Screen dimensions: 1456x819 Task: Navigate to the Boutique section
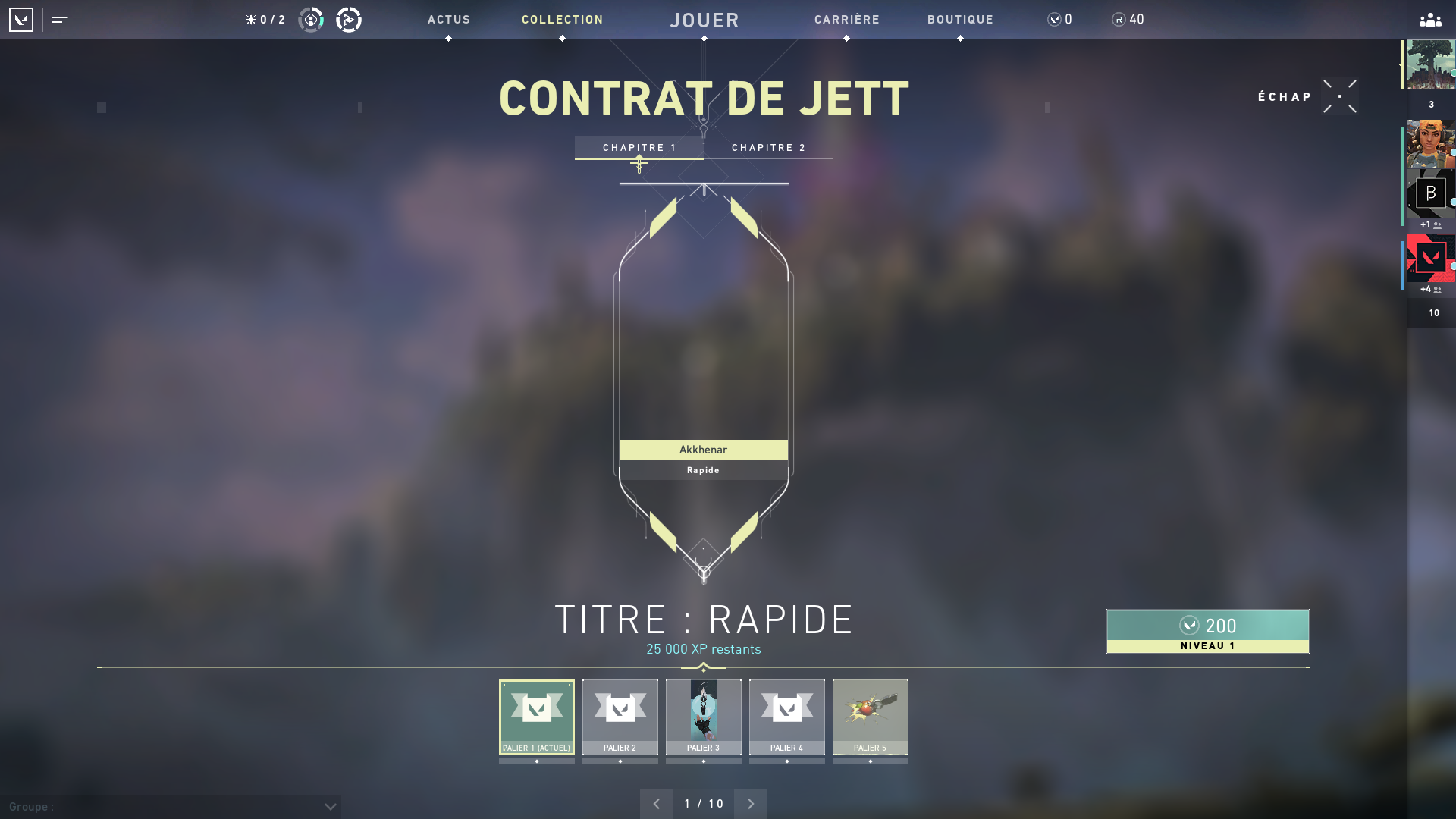pos(960,20)
